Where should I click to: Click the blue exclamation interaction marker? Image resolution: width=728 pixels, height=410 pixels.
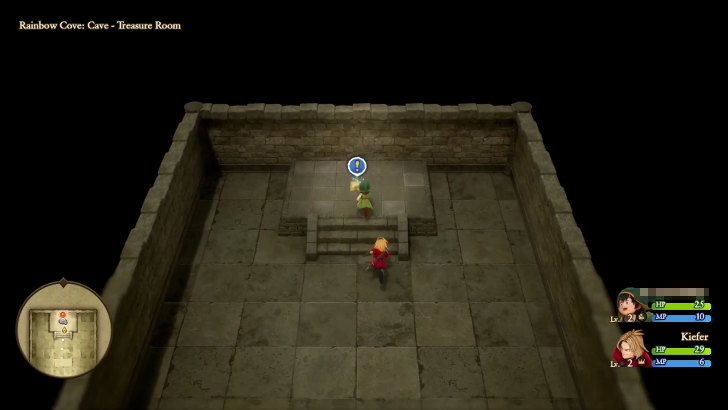pos(357,166)
